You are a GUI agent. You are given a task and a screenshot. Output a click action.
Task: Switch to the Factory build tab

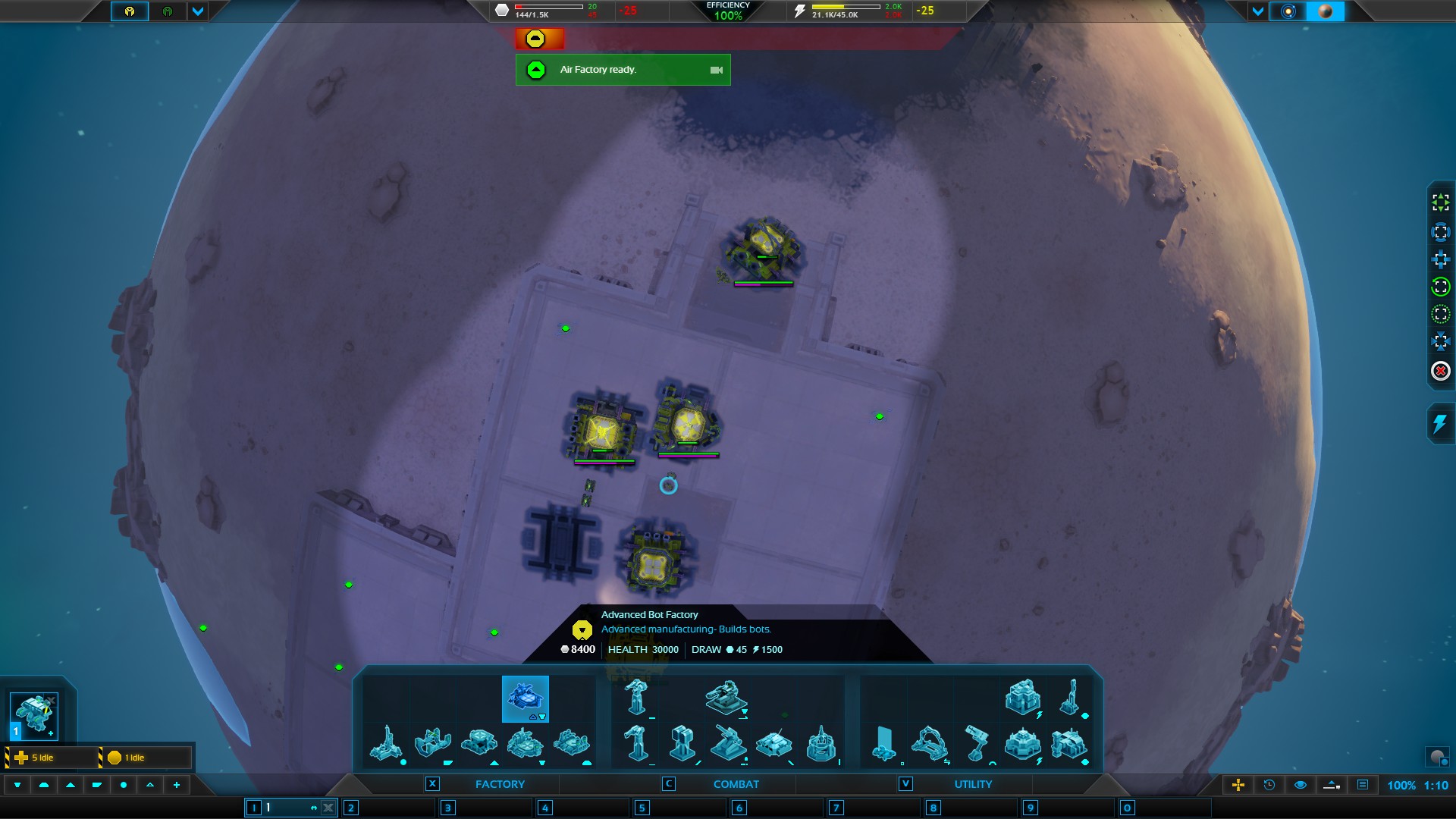(499, 784)
